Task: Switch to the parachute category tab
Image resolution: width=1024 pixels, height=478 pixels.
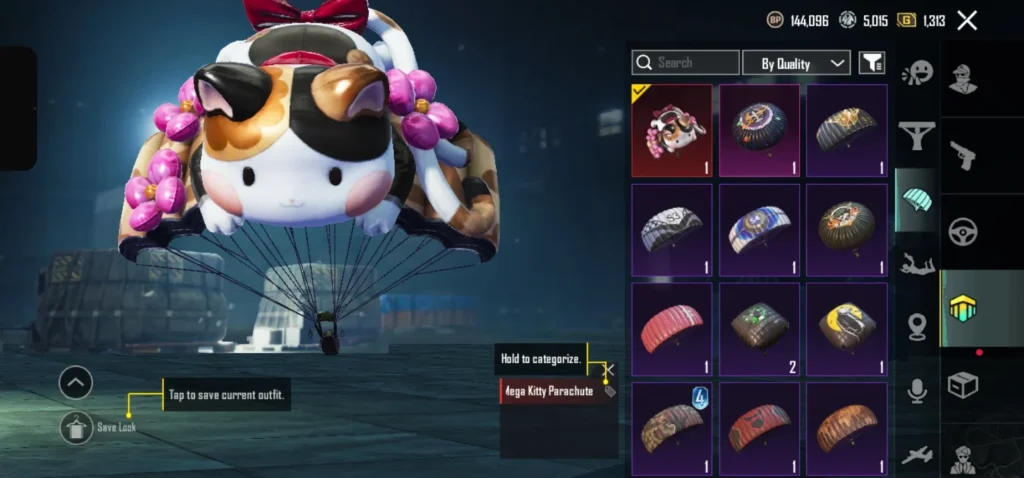Action: point(916,198)
